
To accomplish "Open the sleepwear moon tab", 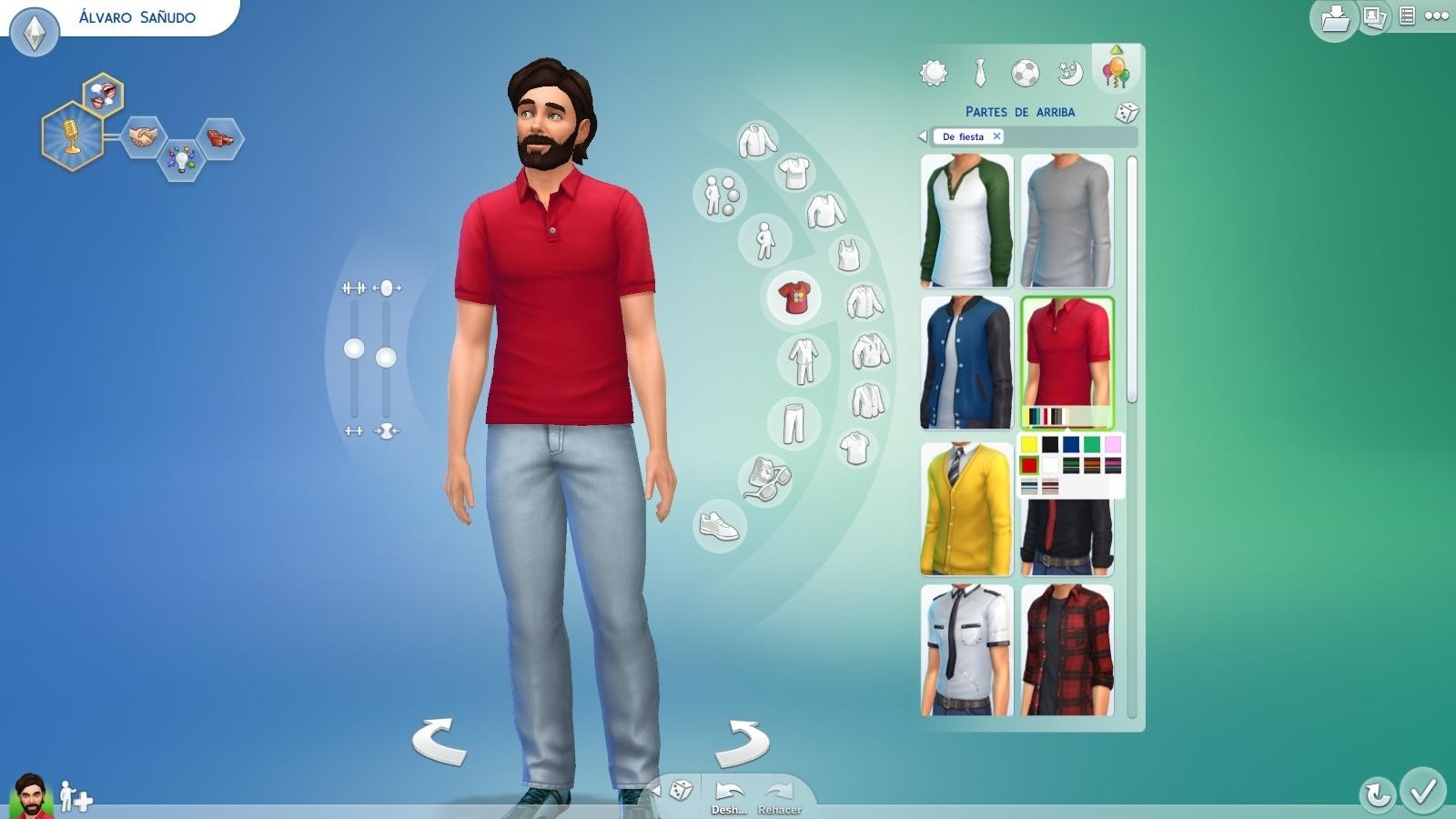I will pyautogui.click(x=1068, y=74).
